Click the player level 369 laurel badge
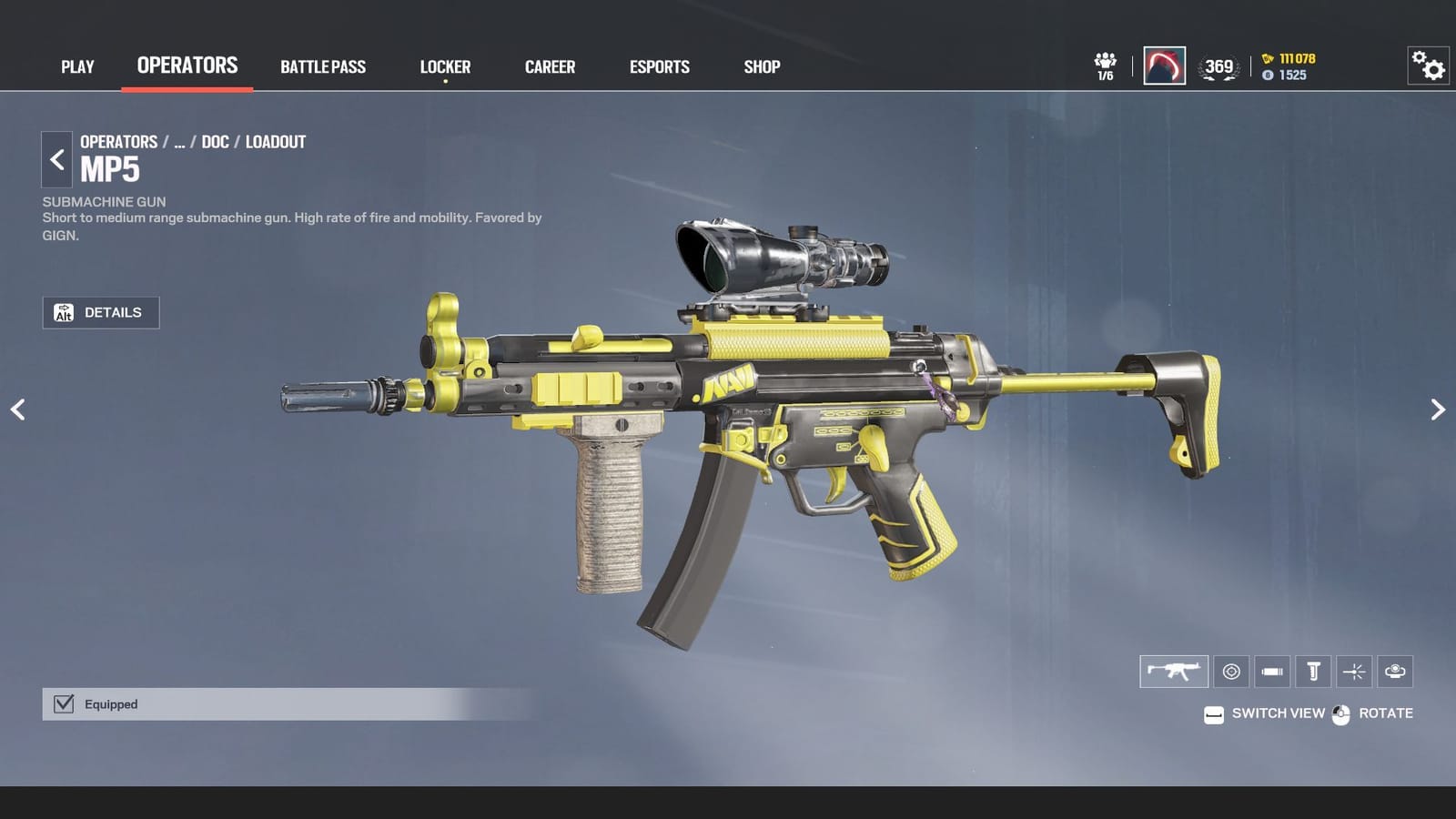Viewport: 1456px width, 819px height. click(1218, 66)
